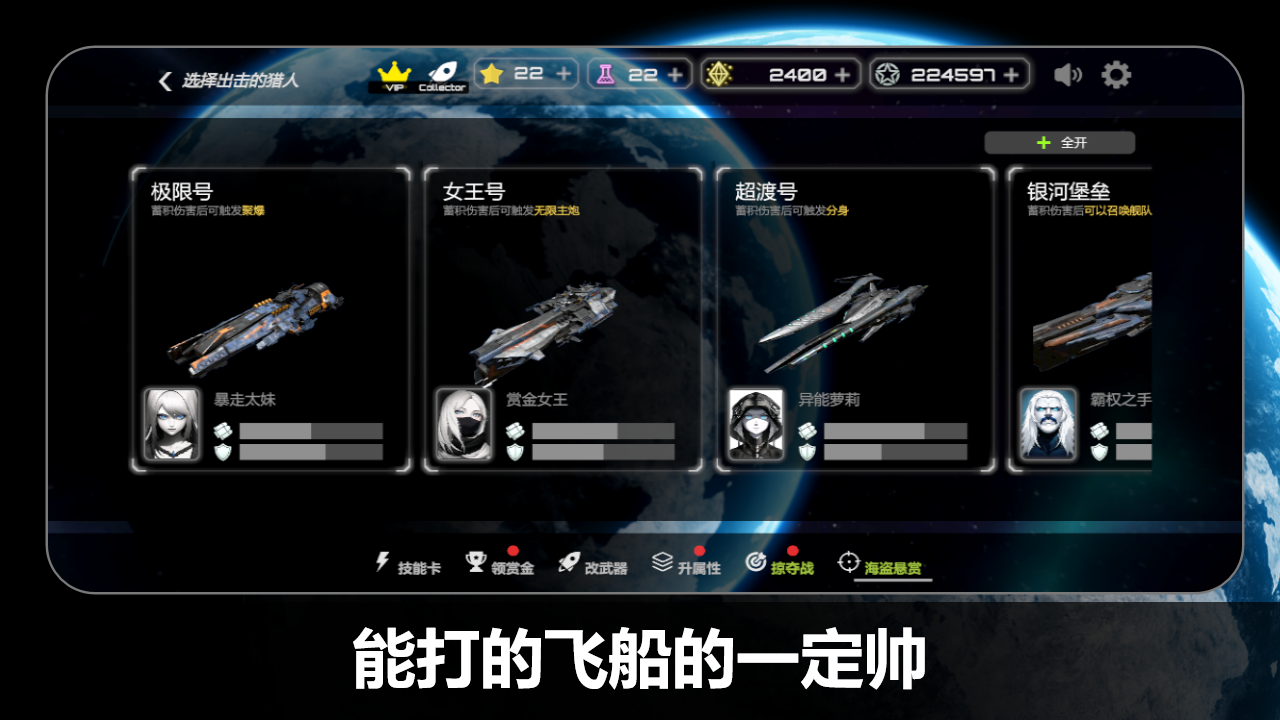Buy 2400 gems using its plus button
Image resolution: width=1280 pixels, height=720 pixels.
pos(841,73)
